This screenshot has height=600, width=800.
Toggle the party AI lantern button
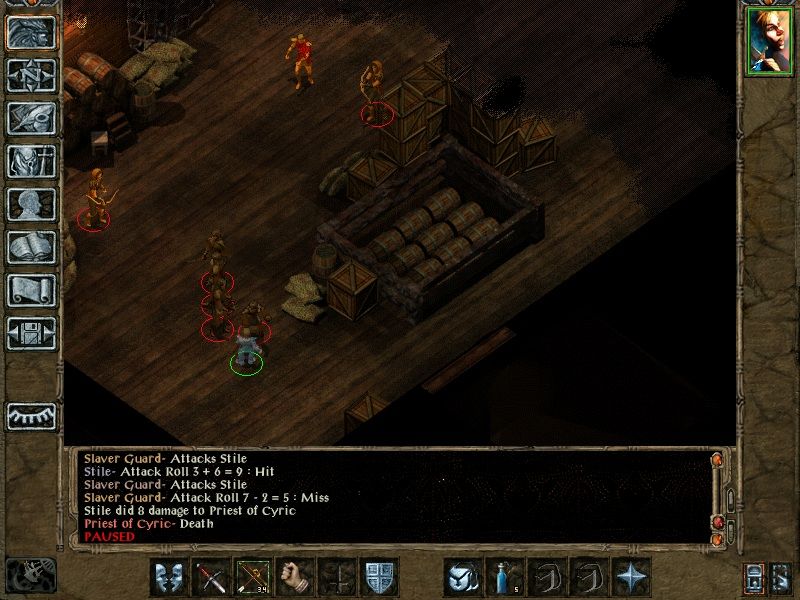(753, 577)
